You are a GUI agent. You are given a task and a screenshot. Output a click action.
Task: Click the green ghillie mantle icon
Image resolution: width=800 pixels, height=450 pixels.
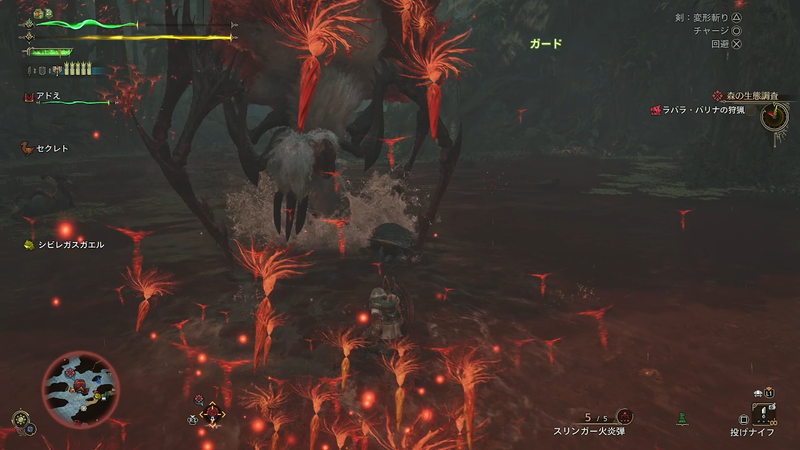[x=683, y=416]
